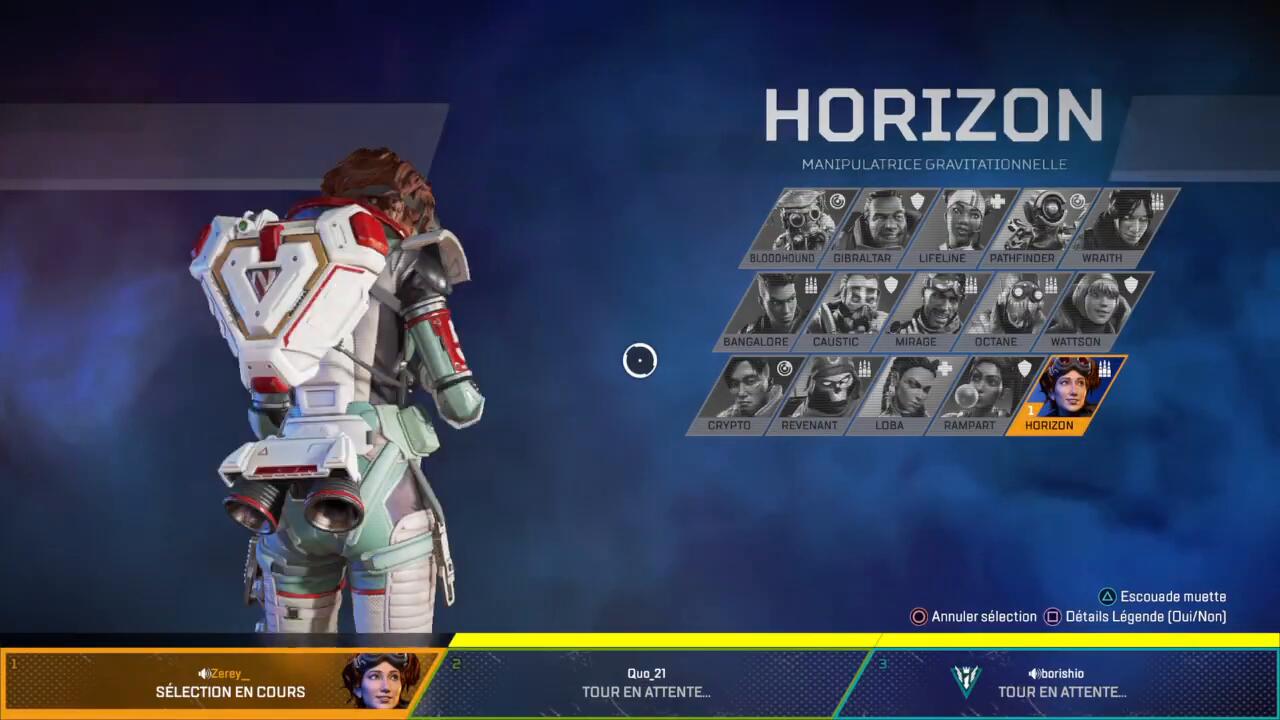Select Octane as your legend
Screen dimensions: 1280x720
point(1012,310)
